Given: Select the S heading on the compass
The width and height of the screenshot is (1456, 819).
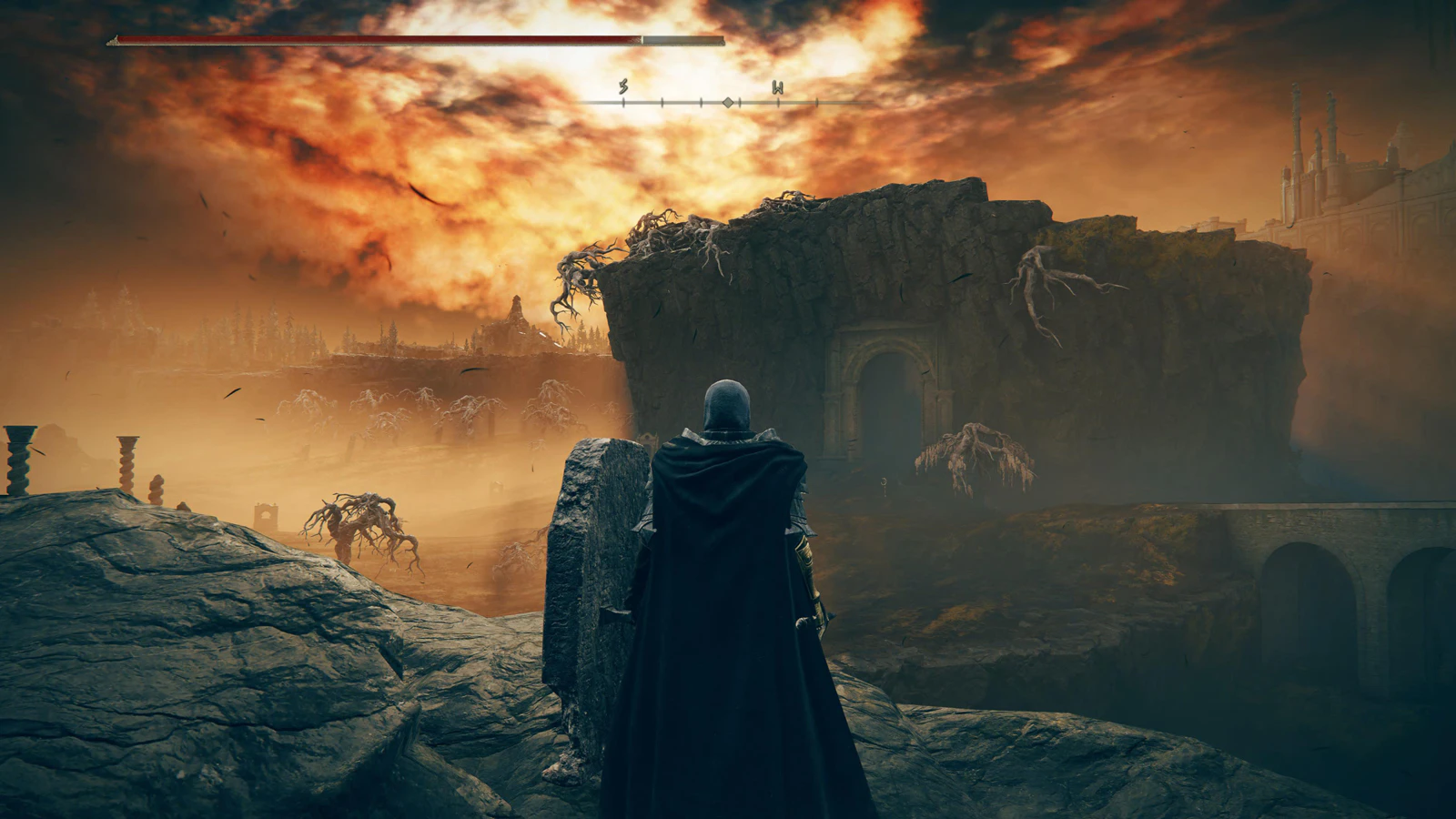Looking at the screenshot, I should pos(623,88).
